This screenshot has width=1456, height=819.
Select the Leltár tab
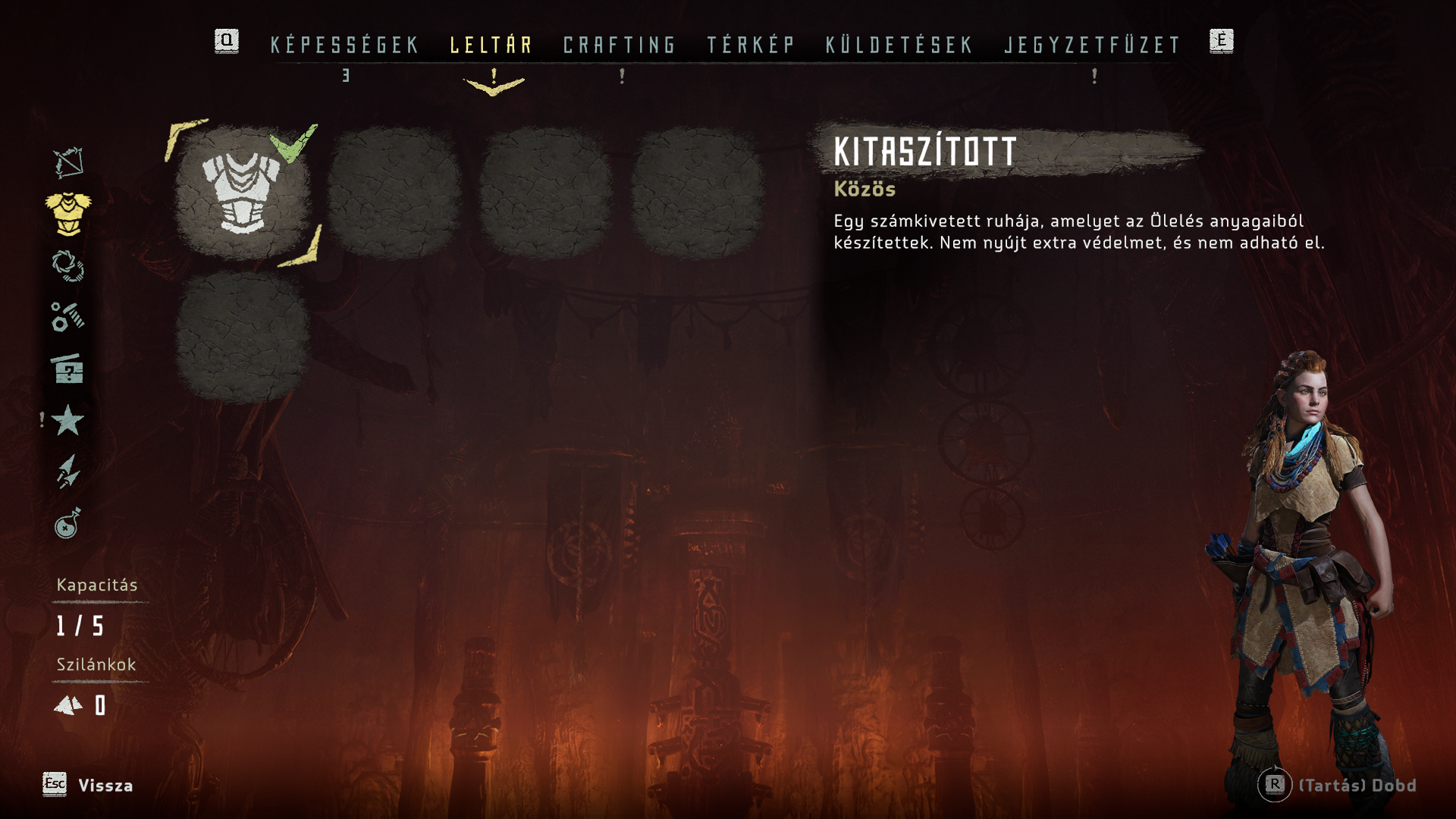(491, 45)
